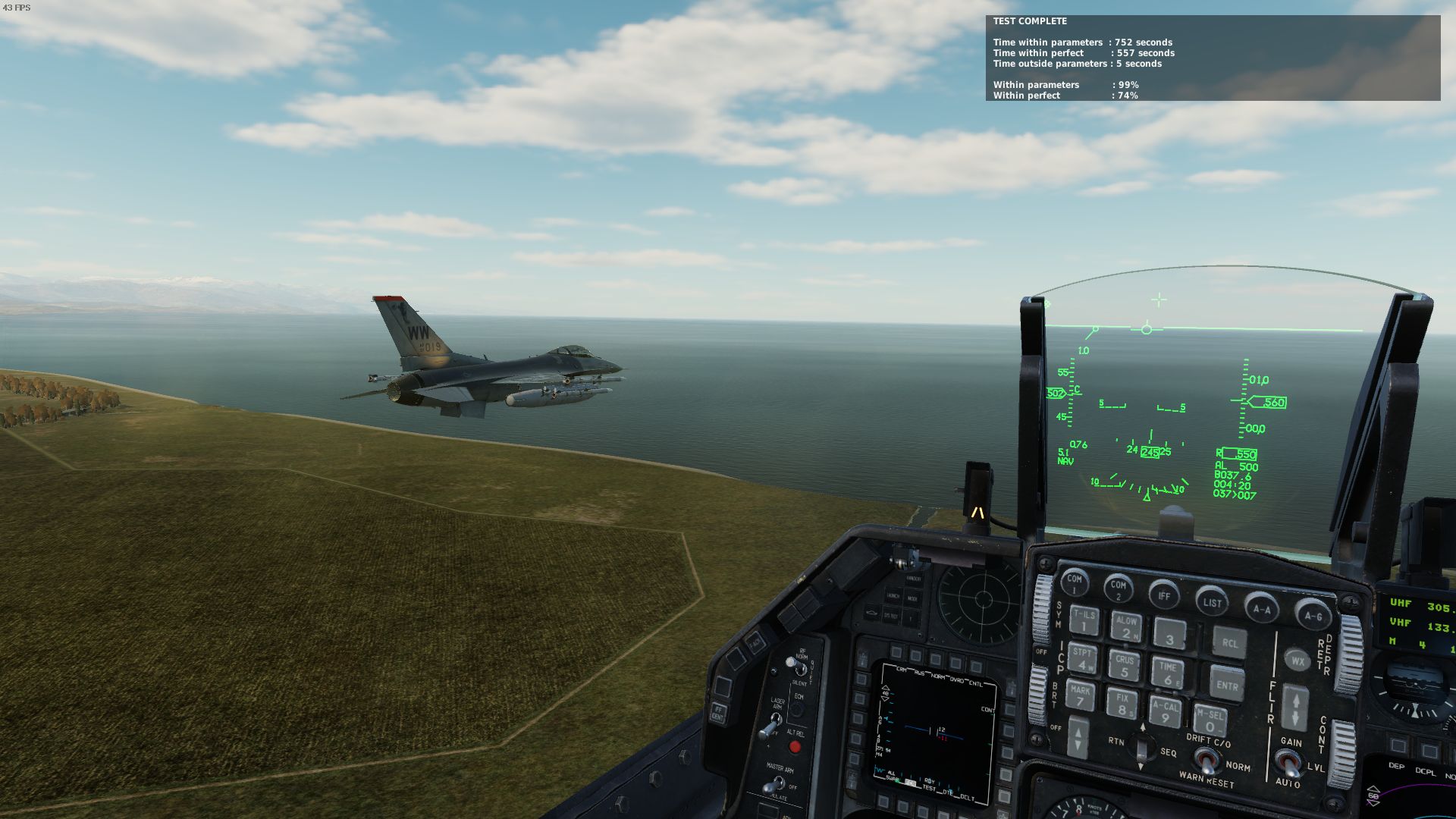
Task: Push the COM 2 override button
Action: click(x=1118, y=588)
